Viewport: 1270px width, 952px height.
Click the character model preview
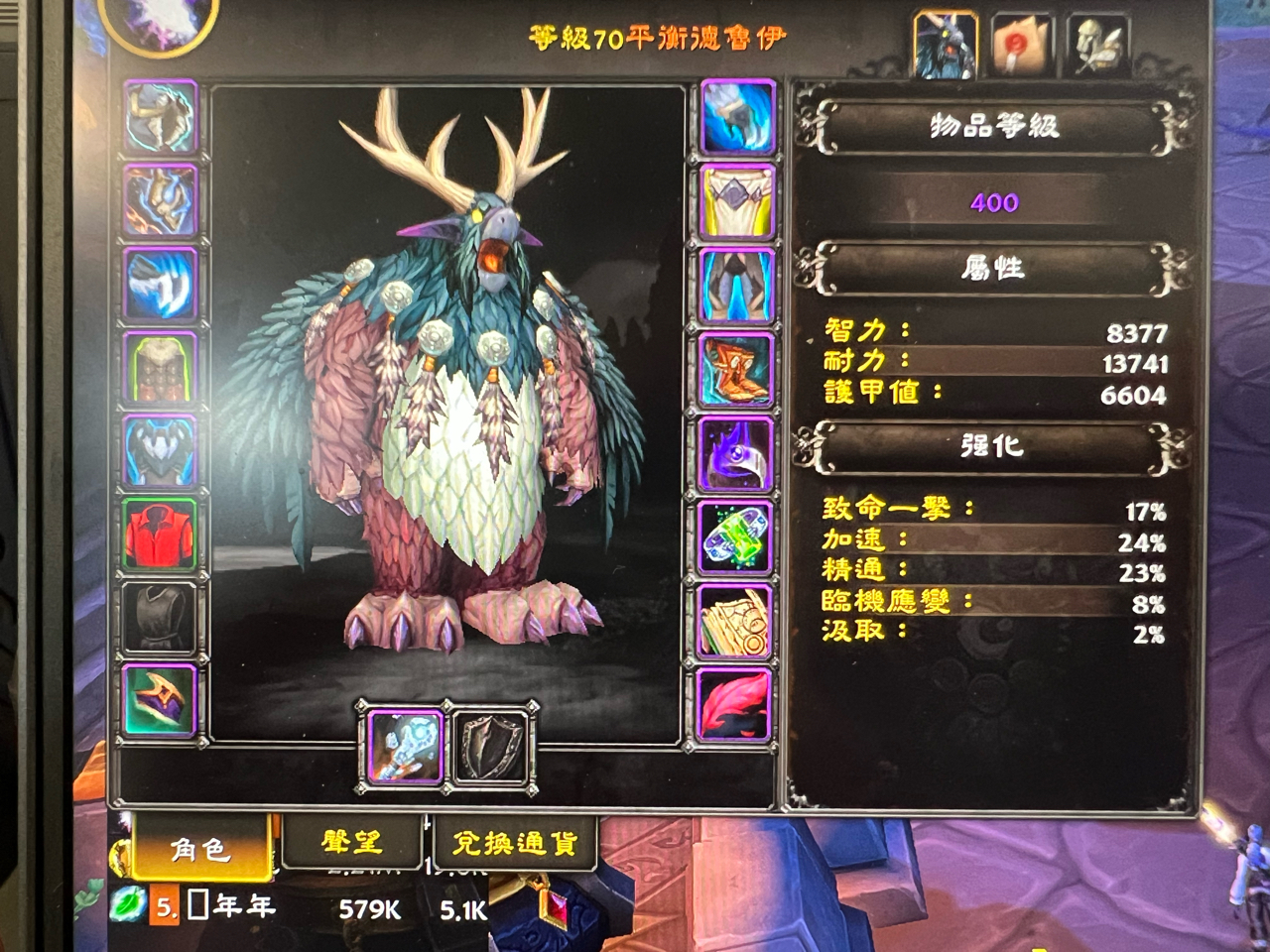446,397
